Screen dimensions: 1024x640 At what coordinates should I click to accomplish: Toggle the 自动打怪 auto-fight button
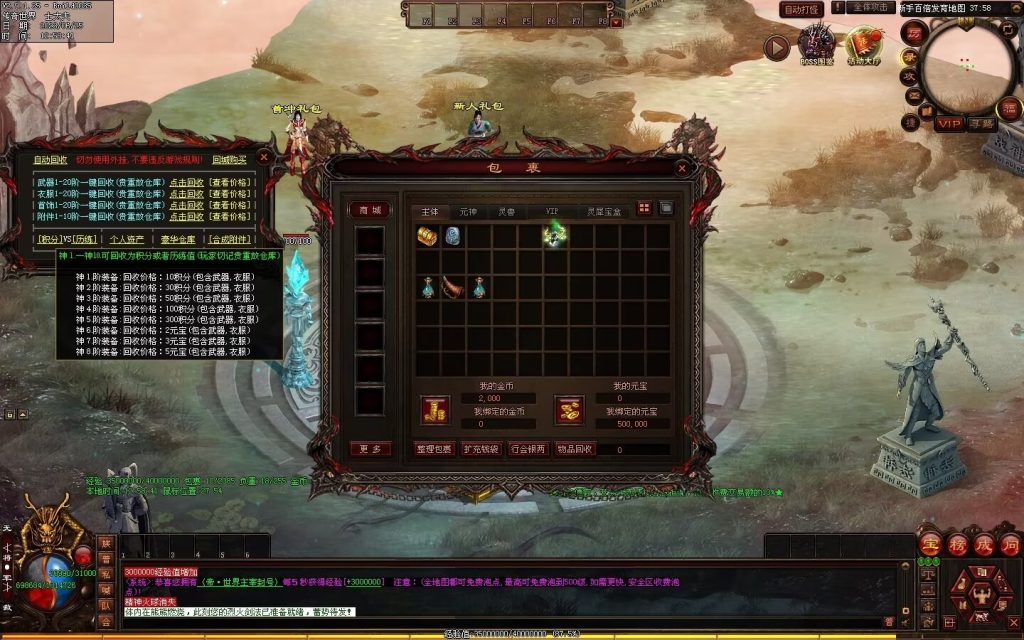tap(801, 9)
